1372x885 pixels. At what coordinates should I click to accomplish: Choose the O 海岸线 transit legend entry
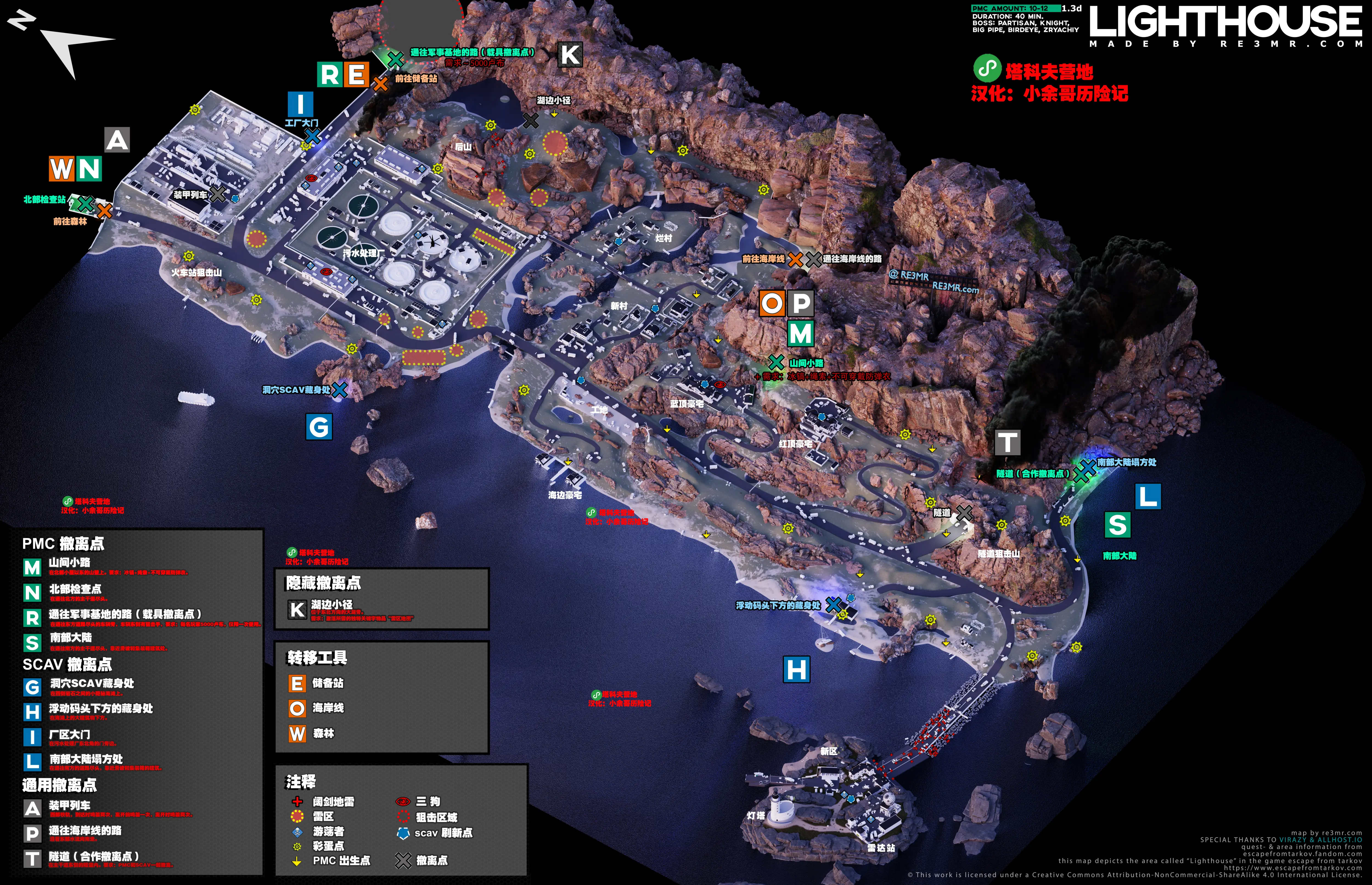tap(327, 708)
